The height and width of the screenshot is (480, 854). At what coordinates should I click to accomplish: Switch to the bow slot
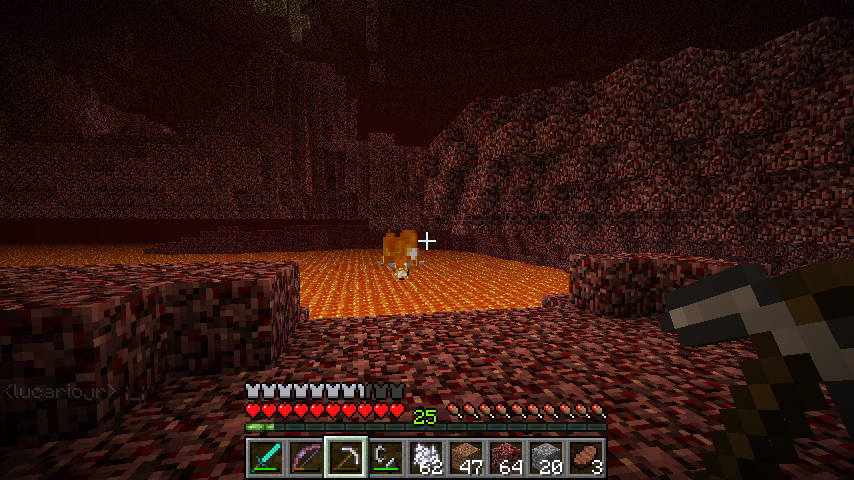pos(306,457)
